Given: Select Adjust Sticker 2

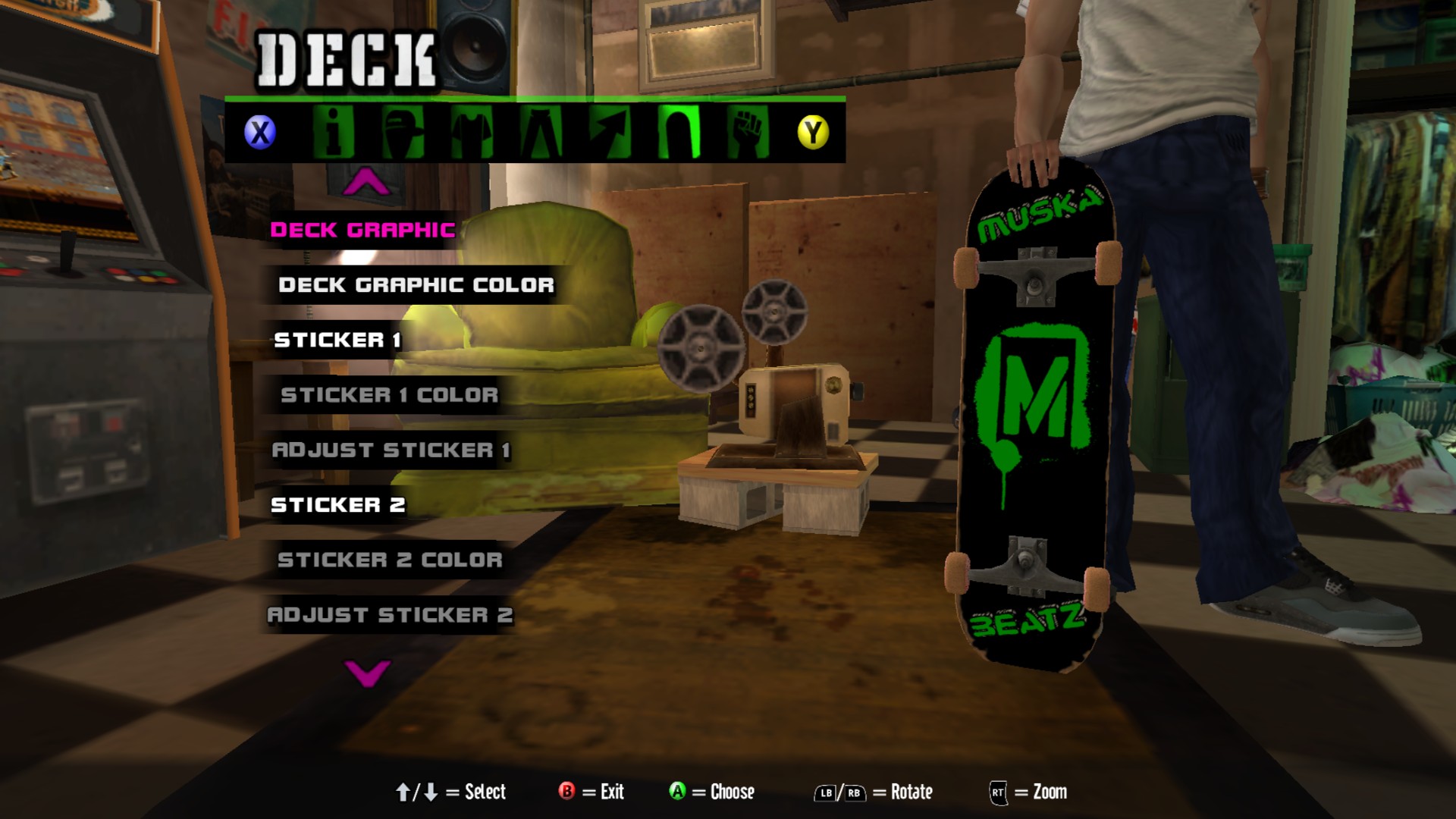Looking at the screenshot, I should coord(390,615).
